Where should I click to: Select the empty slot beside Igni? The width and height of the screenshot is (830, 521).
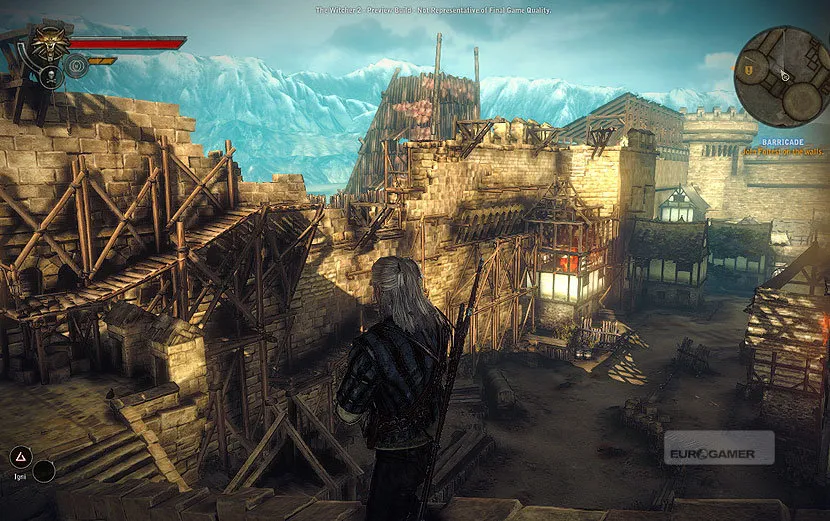click(44, 470)
